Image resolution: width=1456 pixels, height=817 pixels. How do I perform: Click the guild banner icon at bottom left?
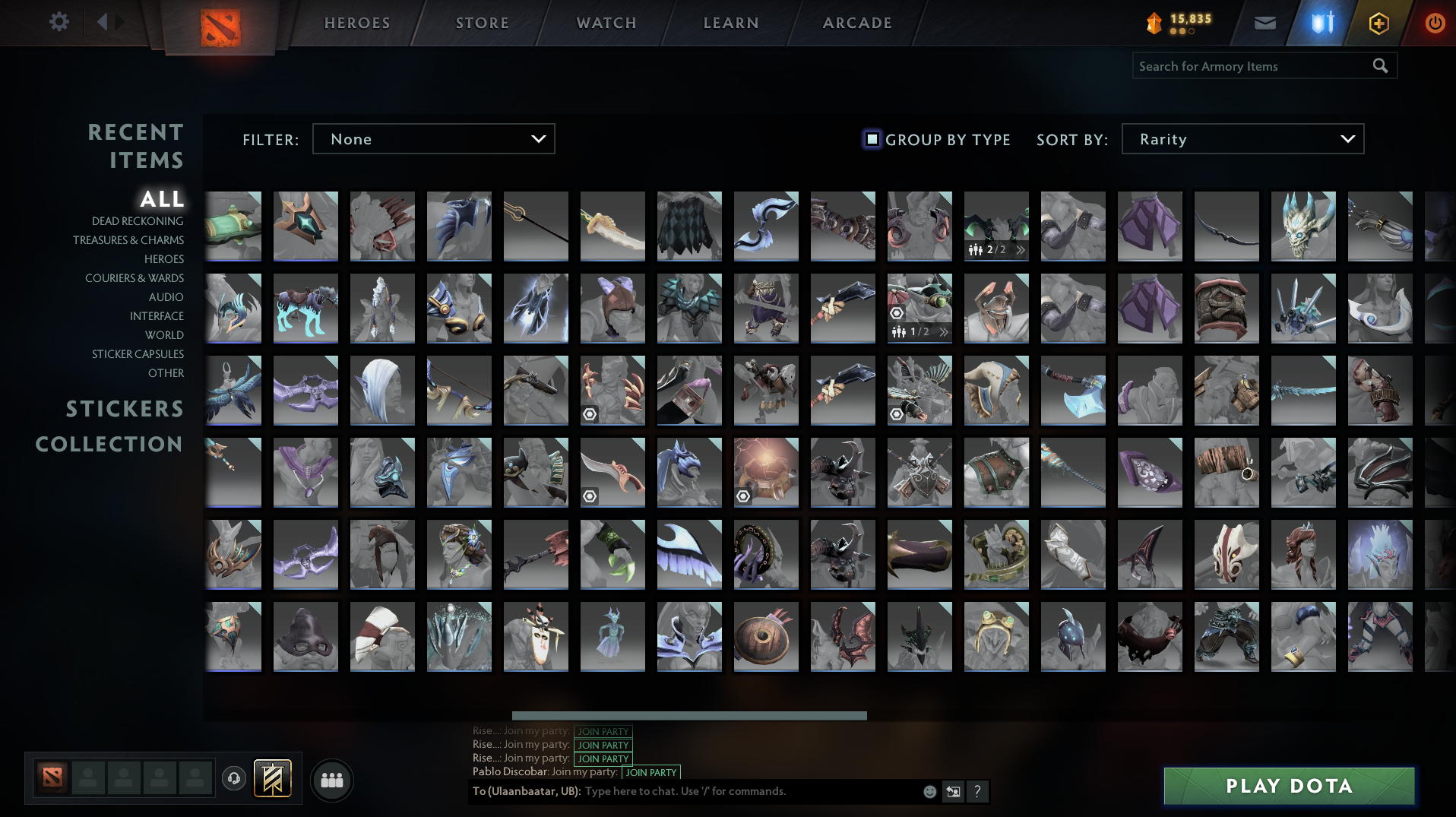point(272,779)
